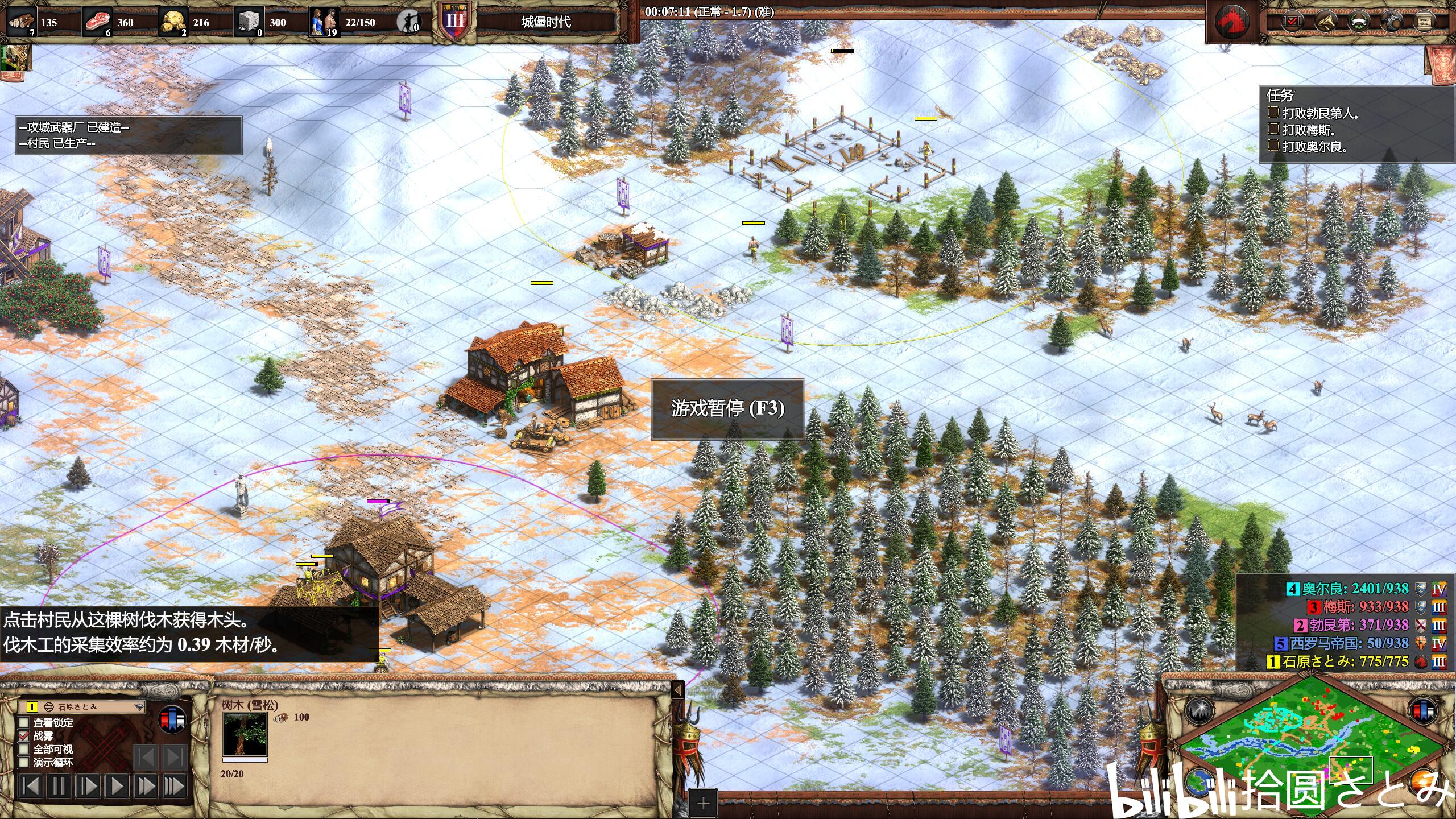Play the replay at normal speed
The width and height of the screenshot is (1456, 819).
coord(117,787)
